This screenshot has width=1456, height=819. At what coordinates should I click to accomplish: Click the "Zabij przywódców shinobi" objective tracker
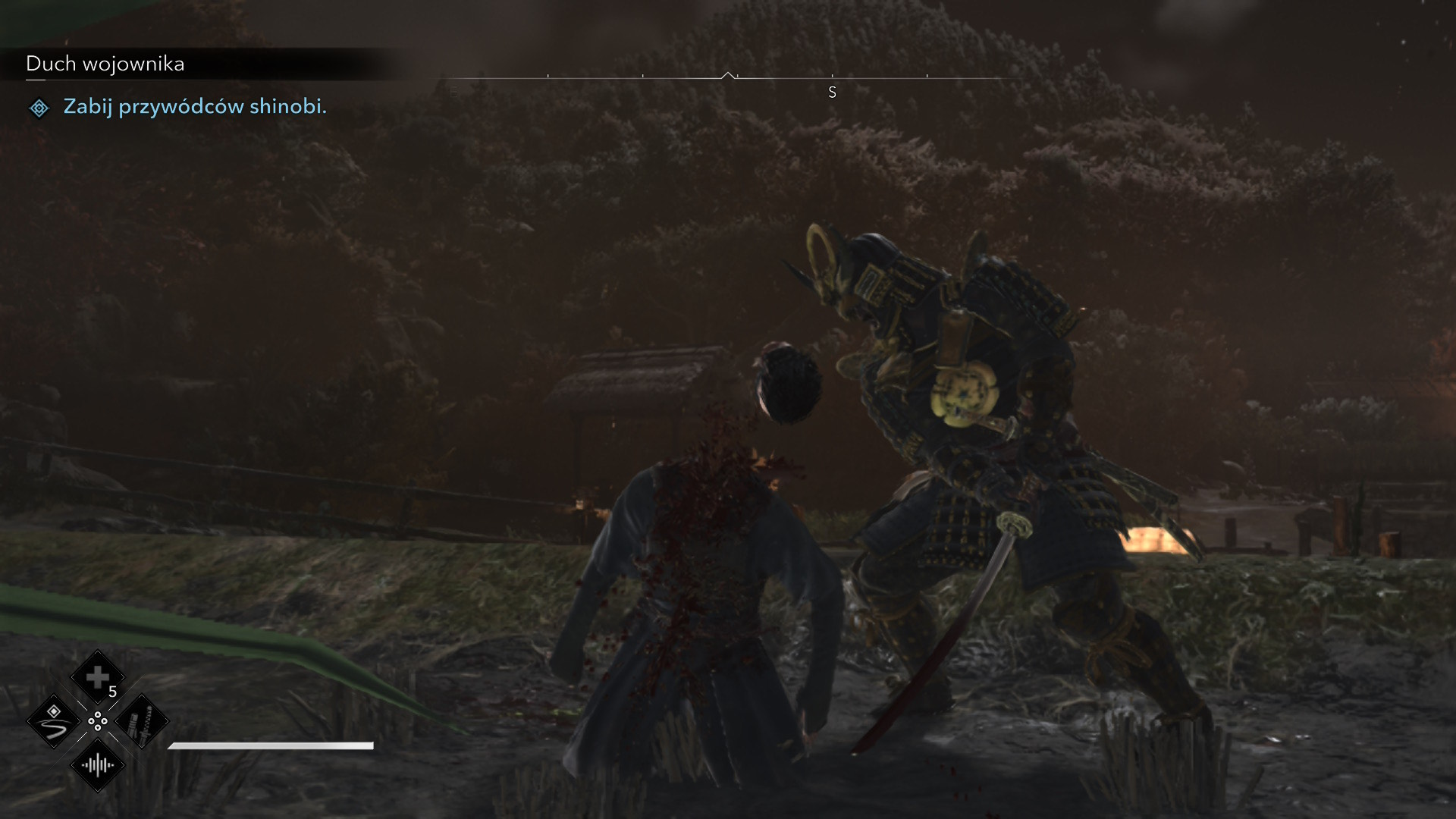coord(194,107)
